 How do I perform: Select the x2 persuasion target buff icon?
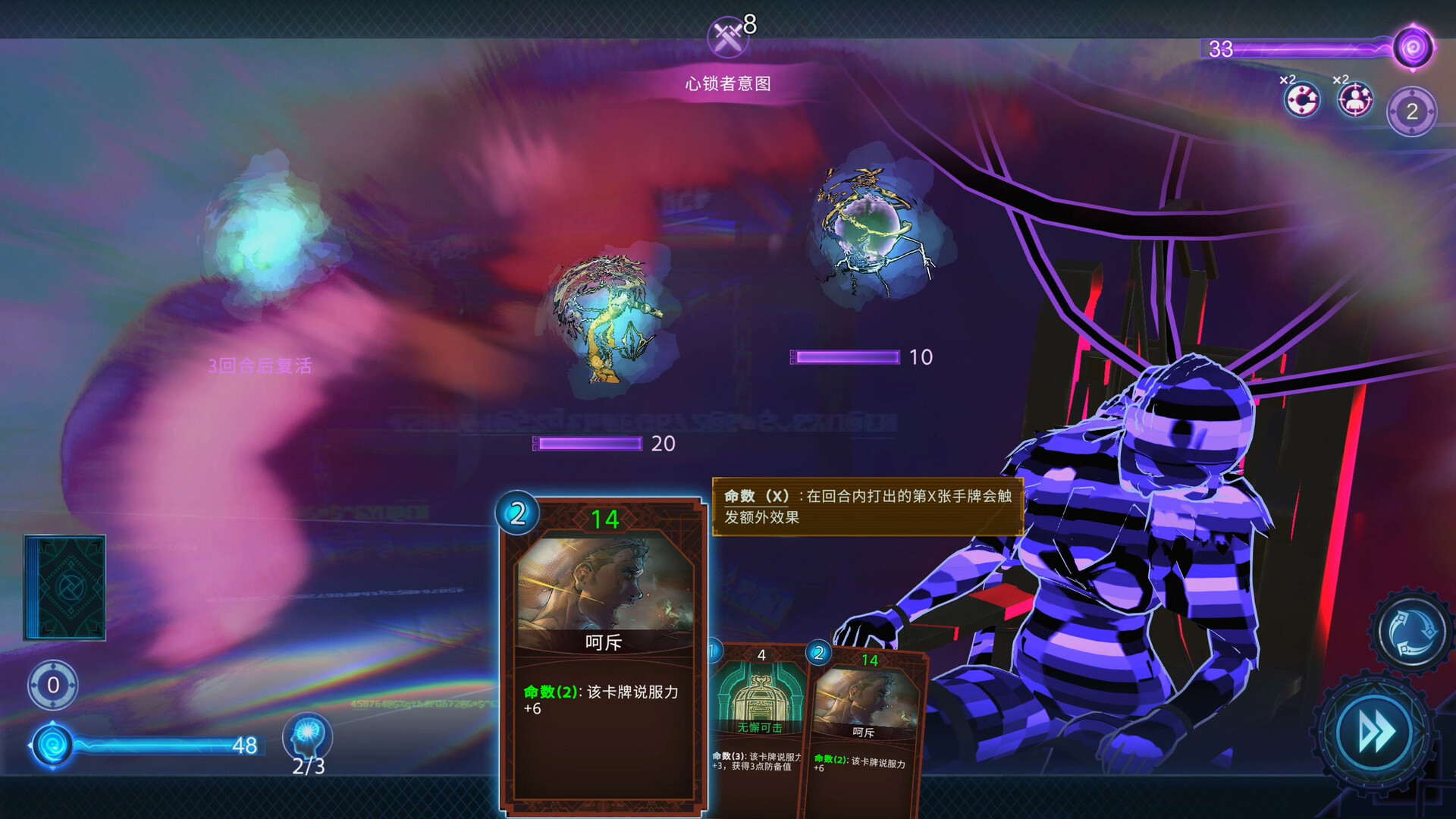[1357, 98]
